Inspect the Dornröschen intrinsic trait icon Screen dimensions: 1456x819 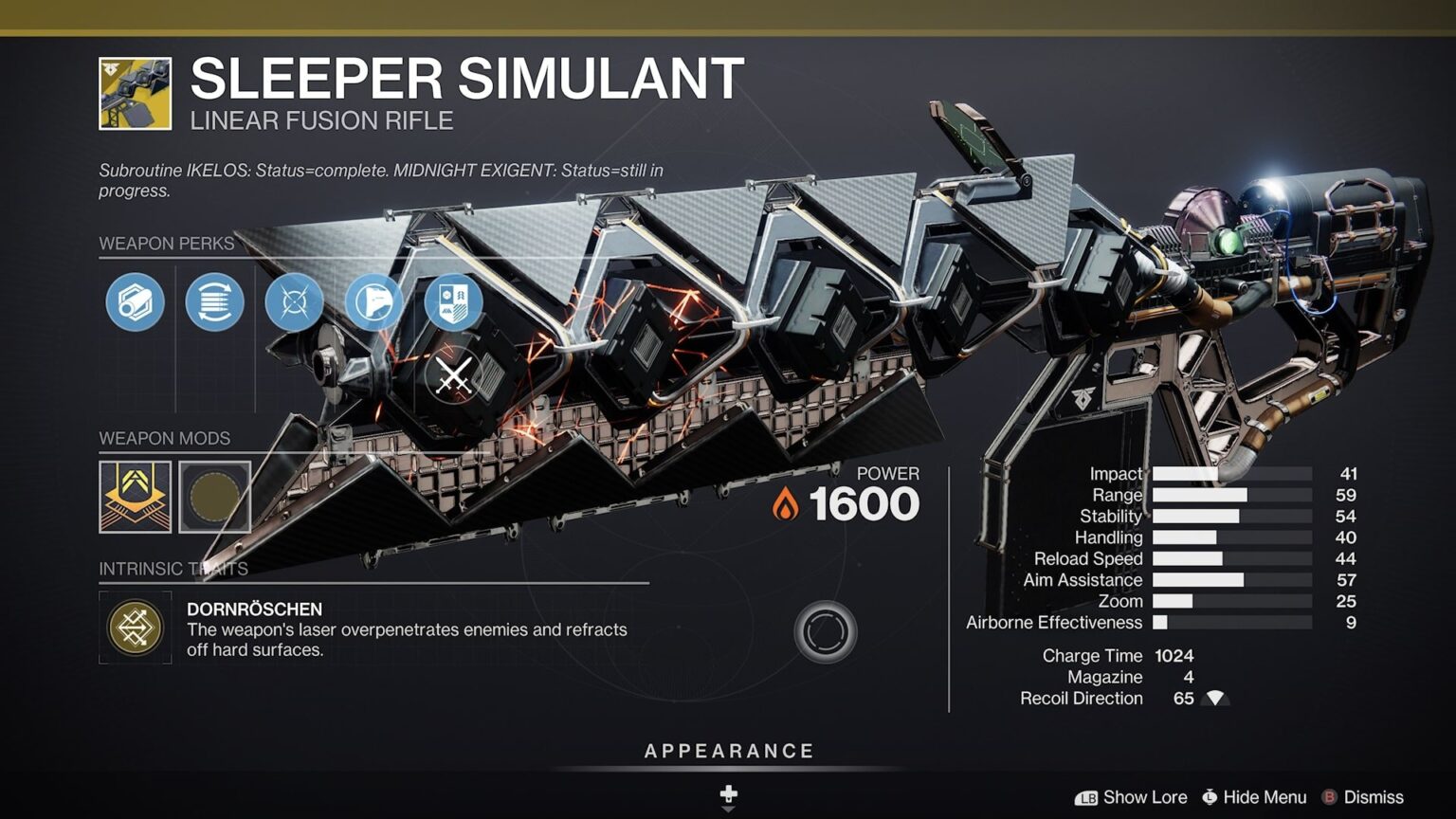click(135, 627)
